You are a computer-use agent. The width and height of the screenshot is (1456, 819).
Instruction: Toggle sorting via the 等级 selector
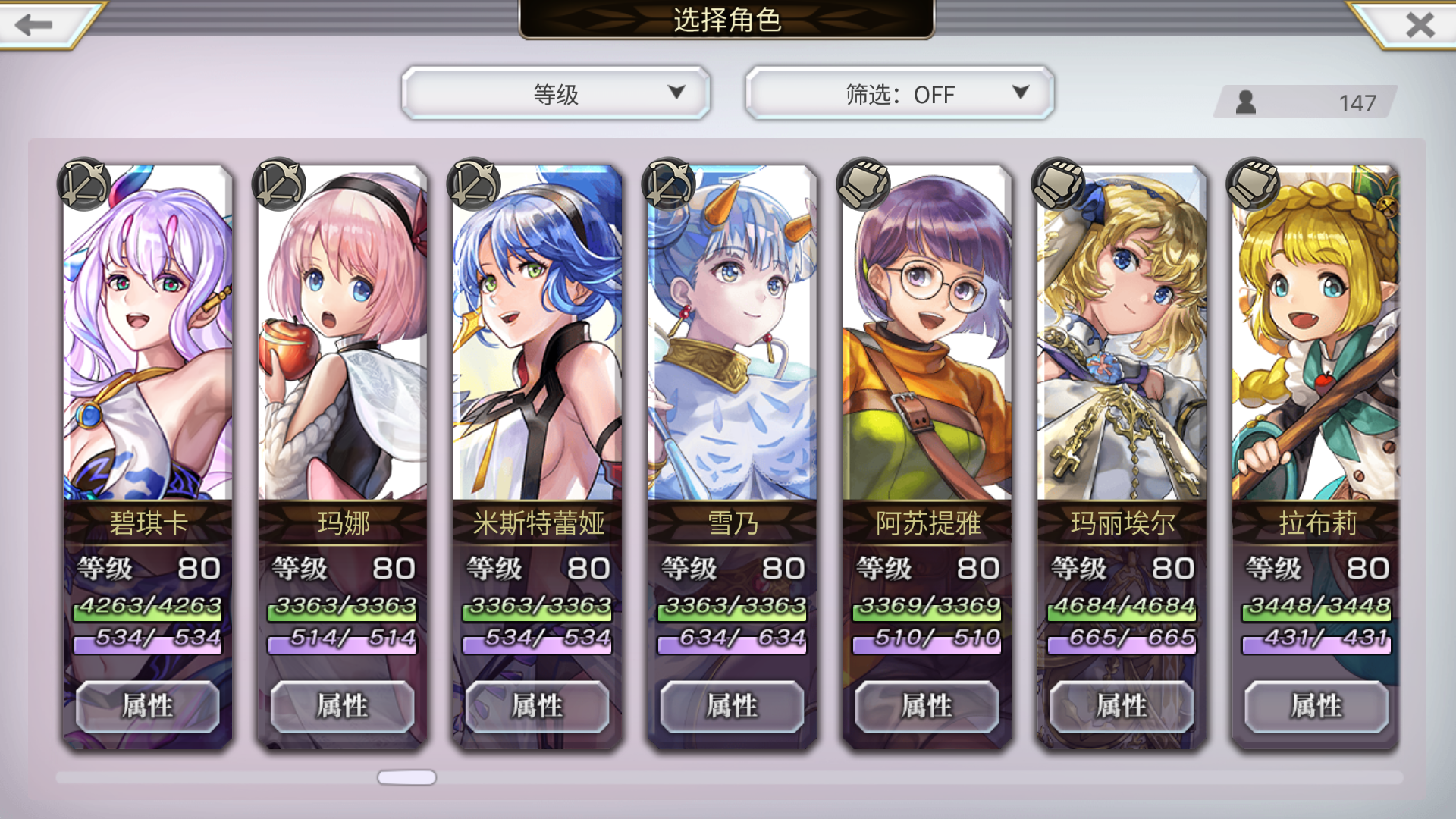click(x=557, y=94)
